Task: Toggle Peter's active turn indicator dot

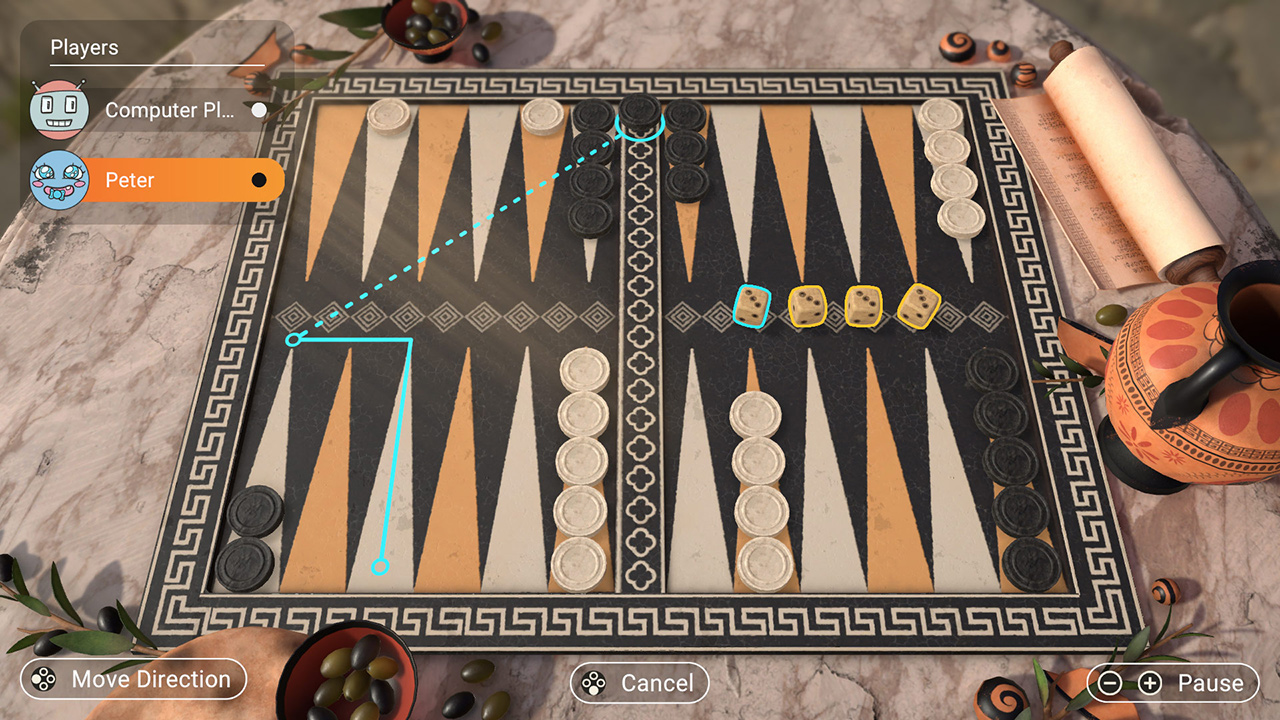Action: coord(258,180)
